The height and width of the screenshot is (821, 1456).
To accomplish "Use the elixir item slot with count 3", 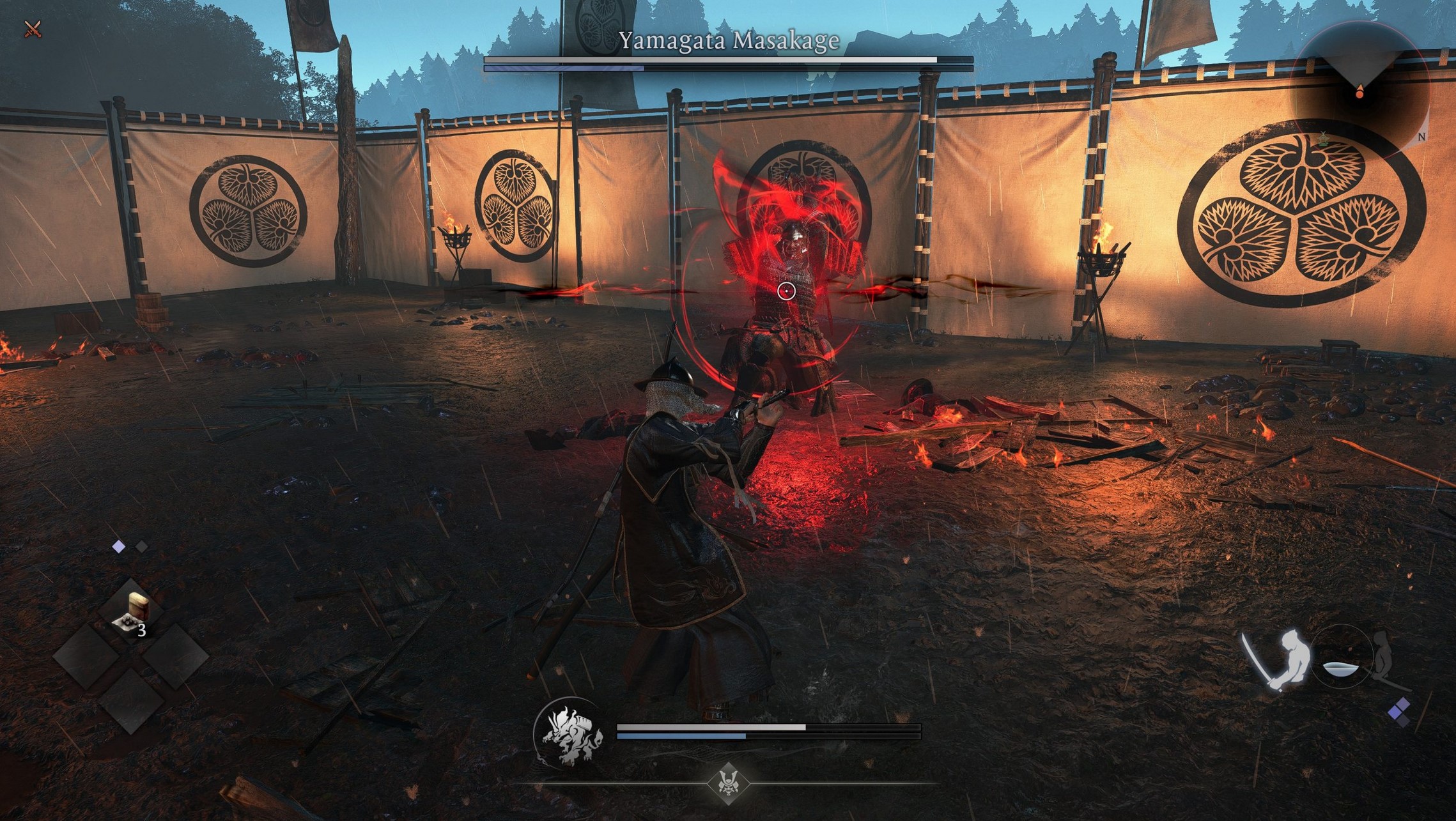I will click(x=131, y=614).
